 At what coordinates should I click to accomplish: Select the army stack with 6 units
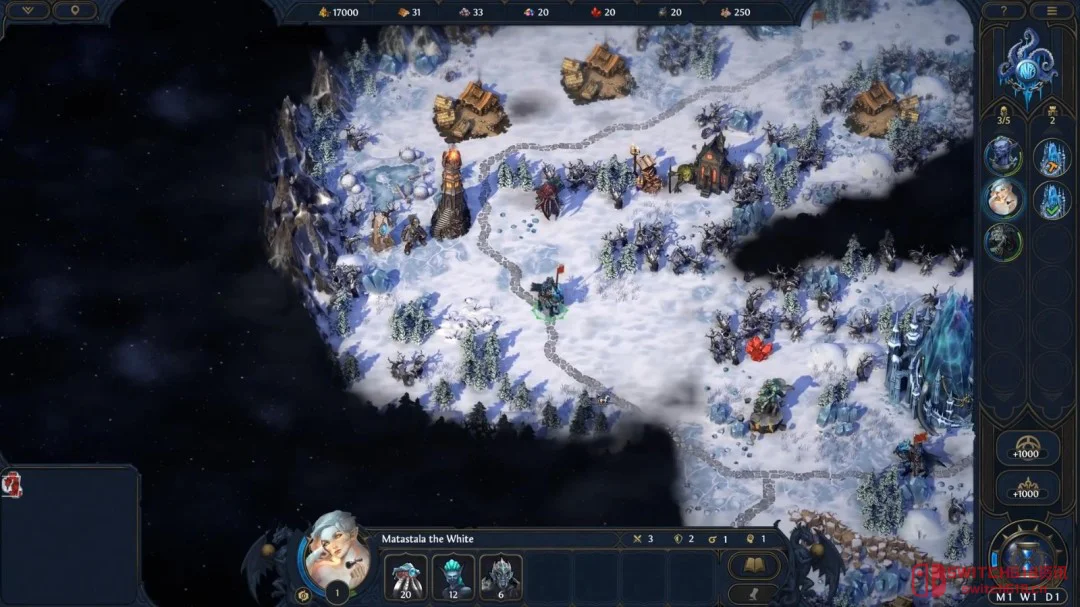[x=501, y=577]
